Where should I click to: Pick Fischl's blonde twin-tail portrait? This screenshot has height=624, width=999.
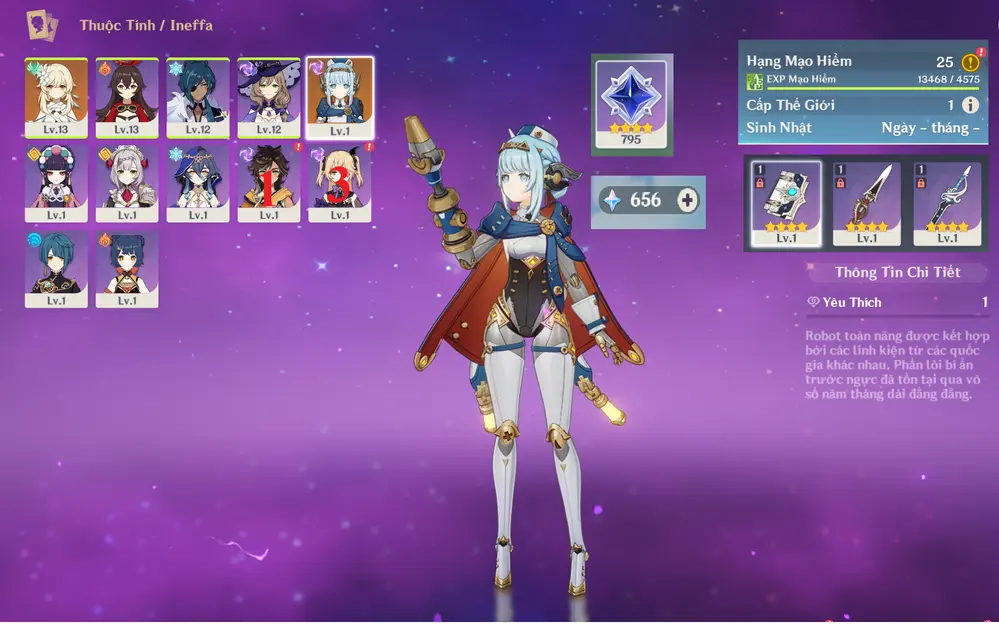[340, 182]
